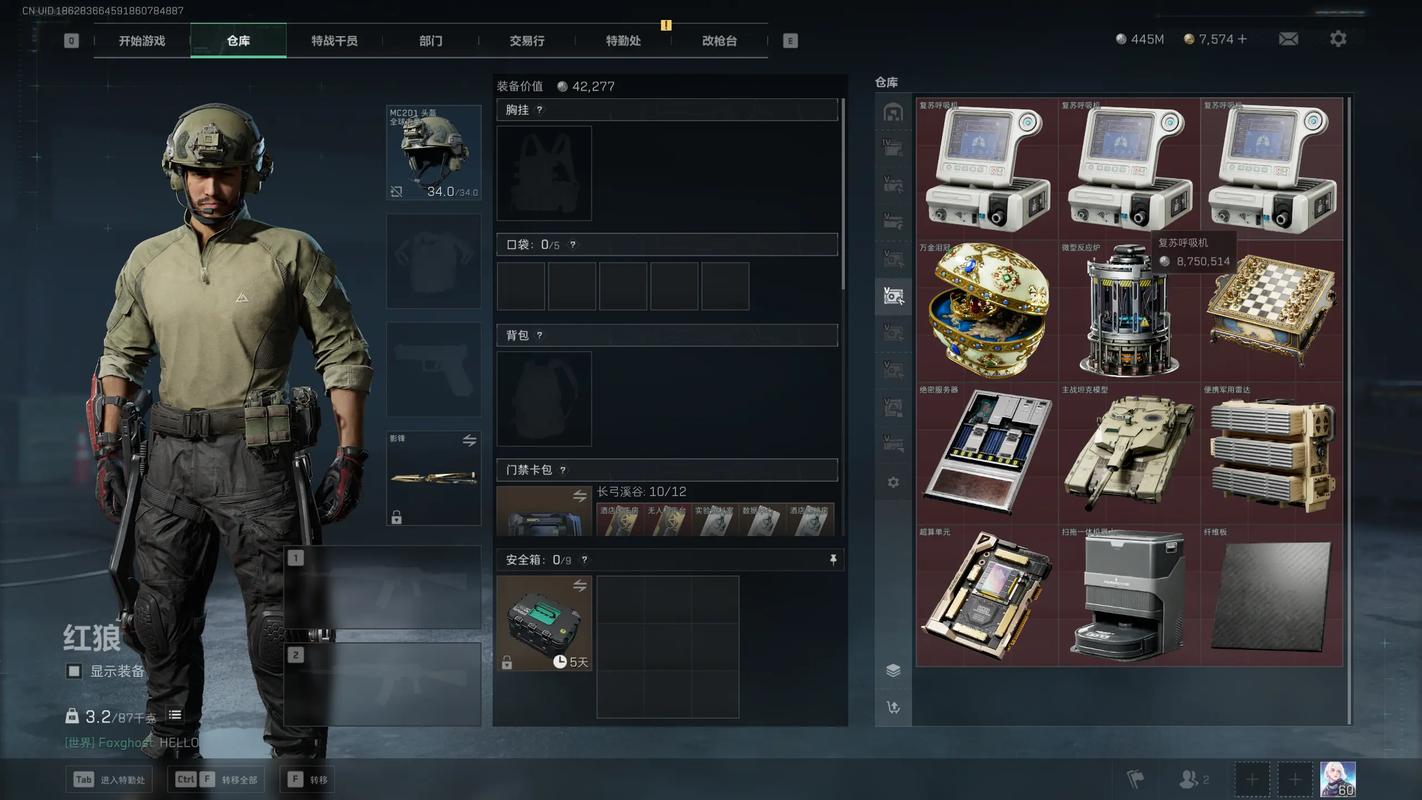This screenshot has width=1422, height=800.
Task: Select the 特勤处 tab
Action: click(x=623, y=41)
